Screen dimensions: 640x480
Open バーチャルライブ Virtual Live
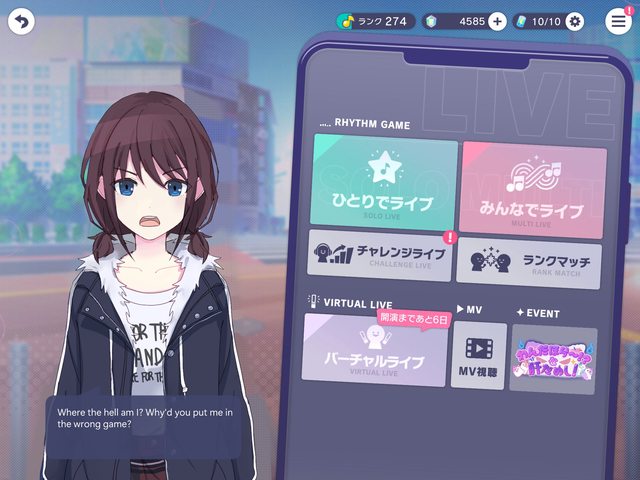tap(376, 351)
